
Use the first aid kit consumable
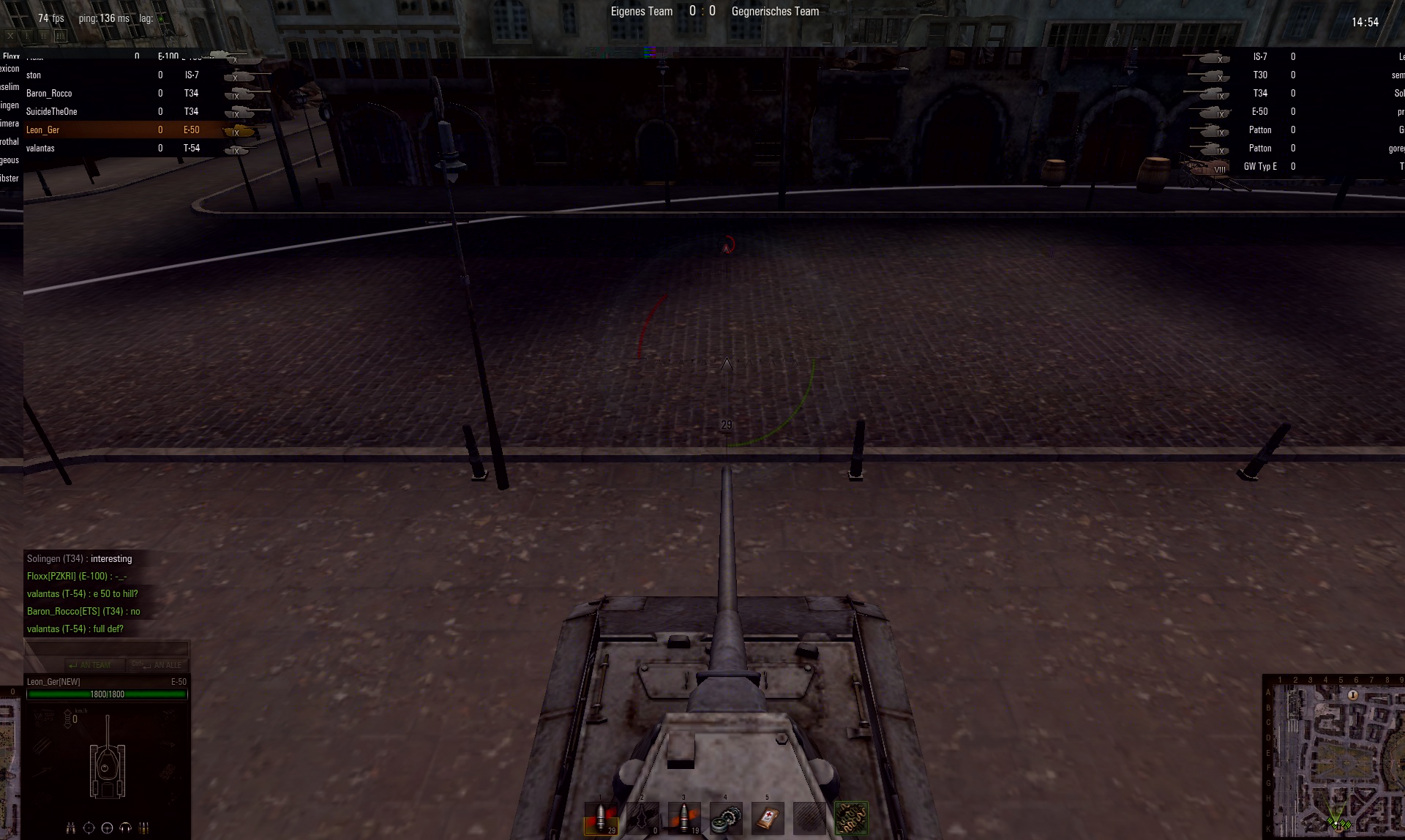[x=768, y=817]
